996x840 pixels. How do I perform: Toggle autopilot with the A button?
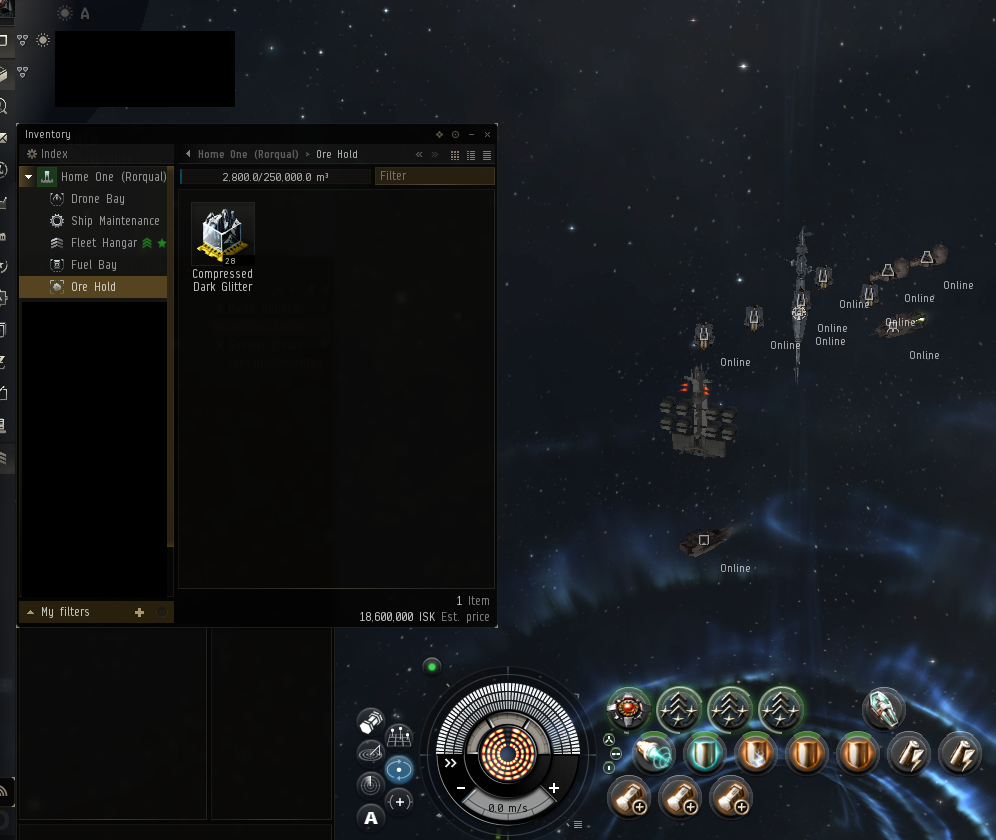(371, 818)
